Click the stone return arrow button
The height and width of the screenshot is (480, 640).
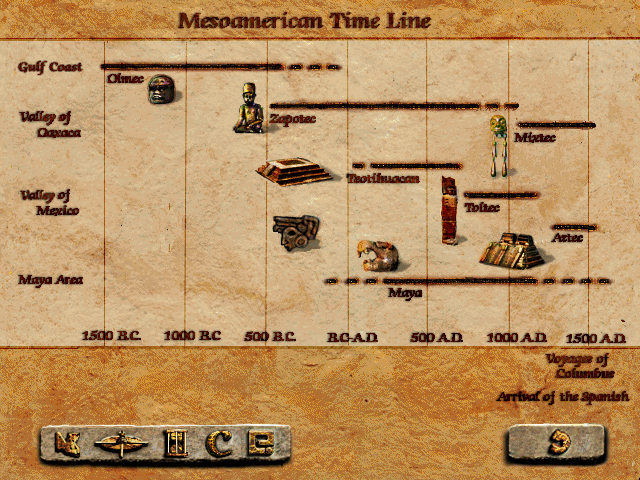(x=556, y=442)
